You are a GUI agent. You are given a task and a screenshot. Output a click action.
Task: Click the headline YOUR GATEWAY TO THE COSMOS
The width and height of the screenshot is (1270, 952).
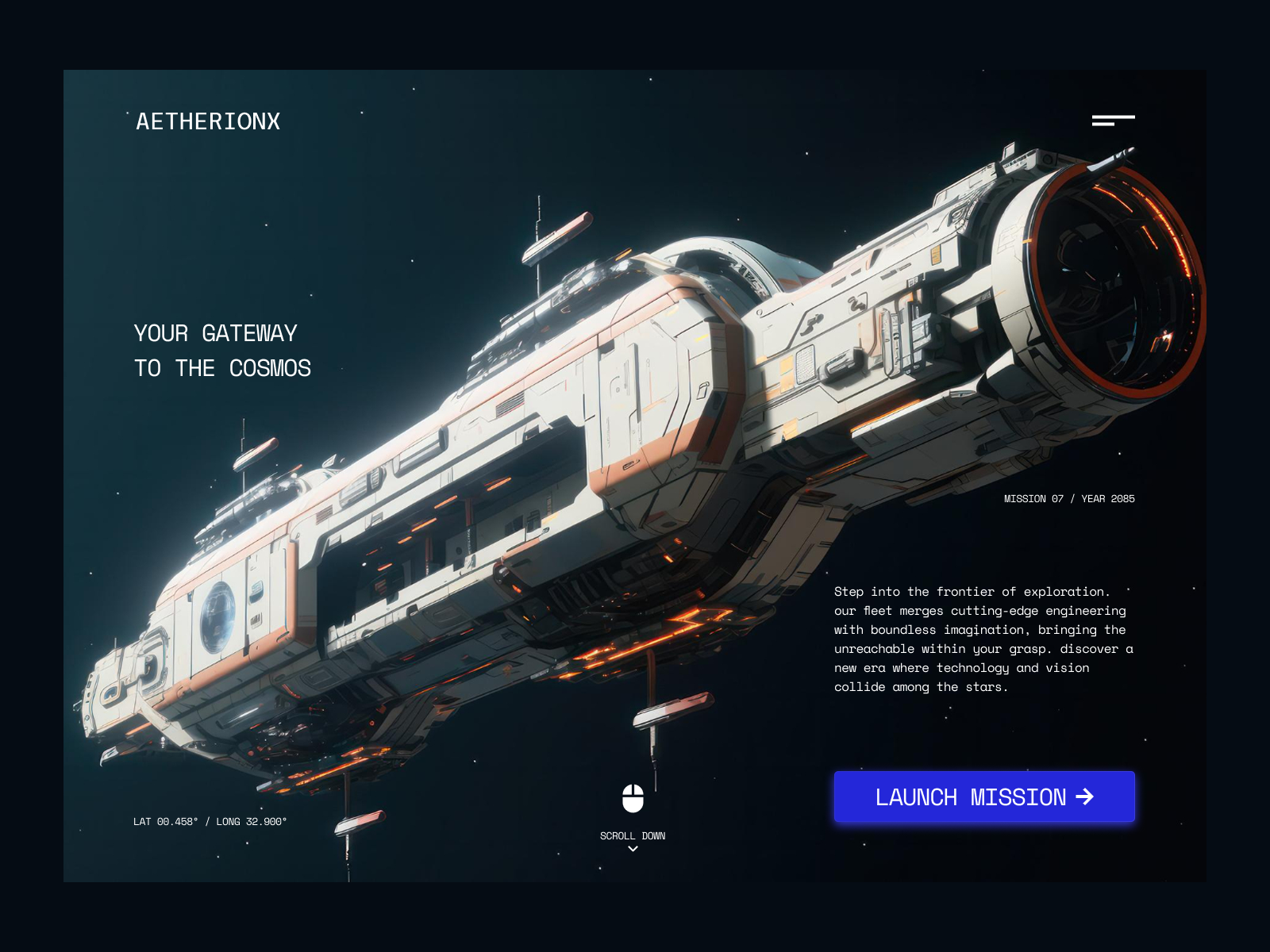tap(222, 350)
